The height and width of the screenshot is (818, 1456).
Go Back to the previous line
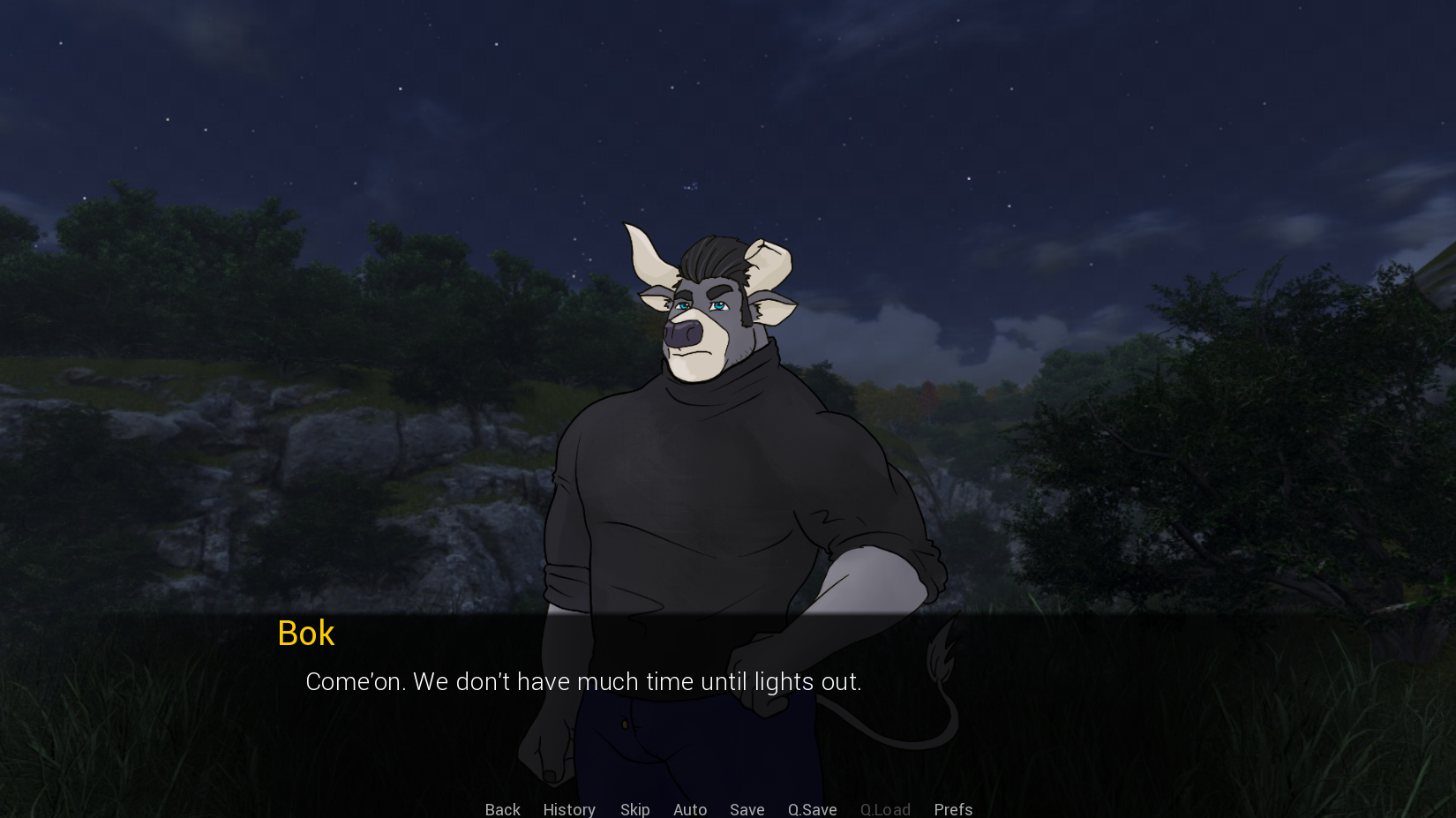(502, 809)
